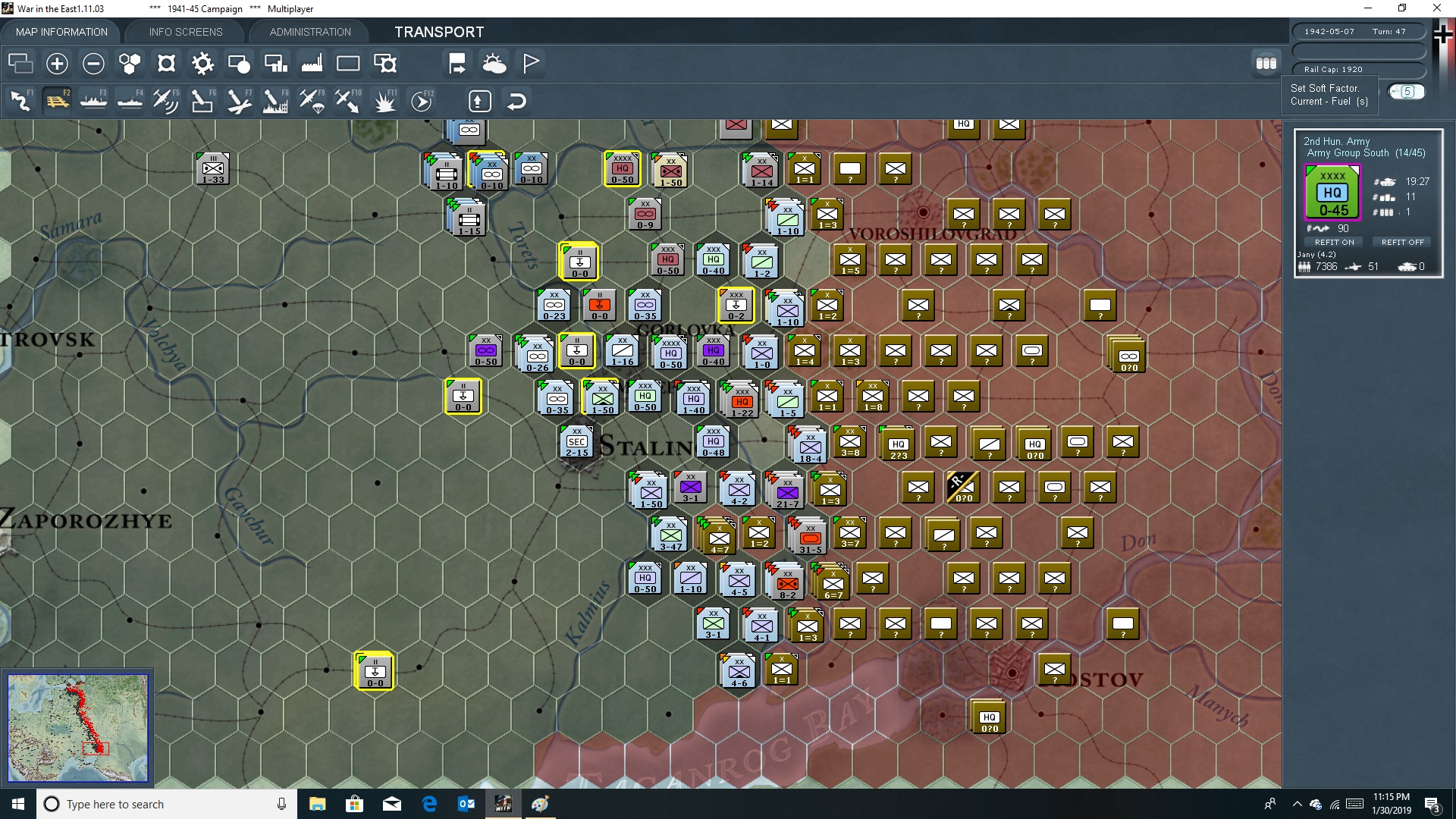This screenshot has height=819, width=1456.
Task: Zoom in on the map
Action: (57, 64)
